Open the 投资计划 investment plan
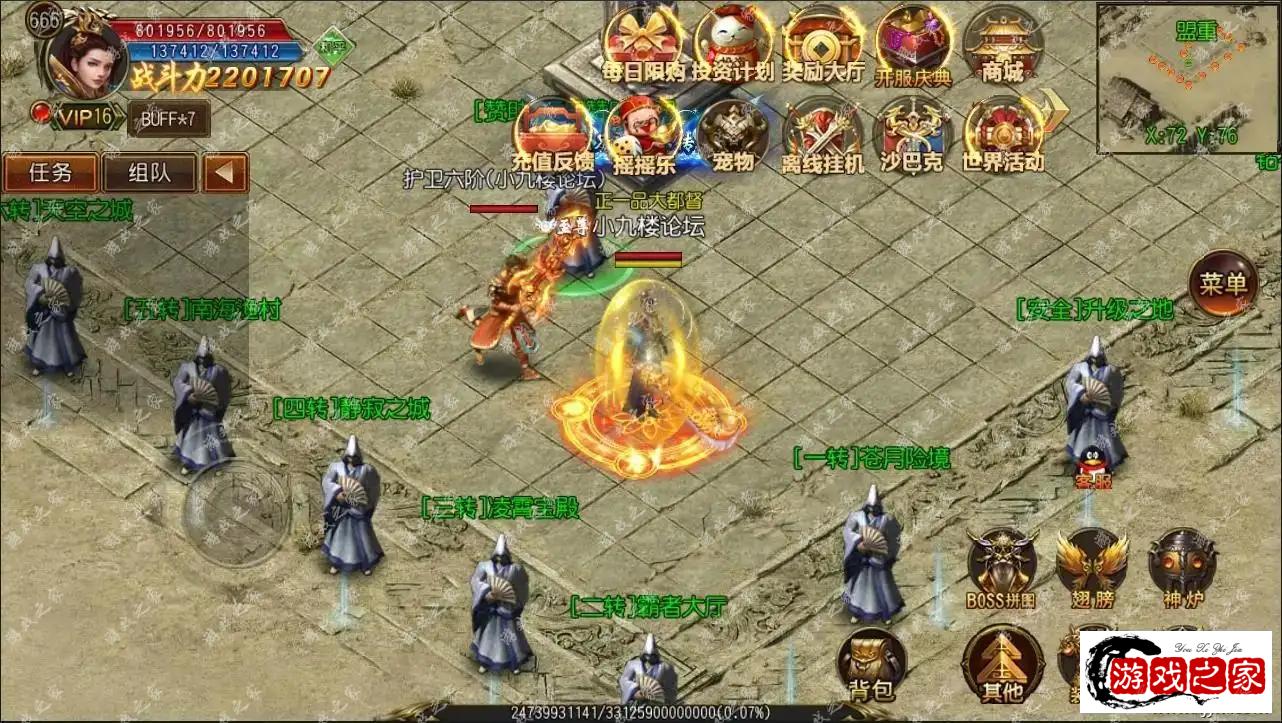 point(732,44)
